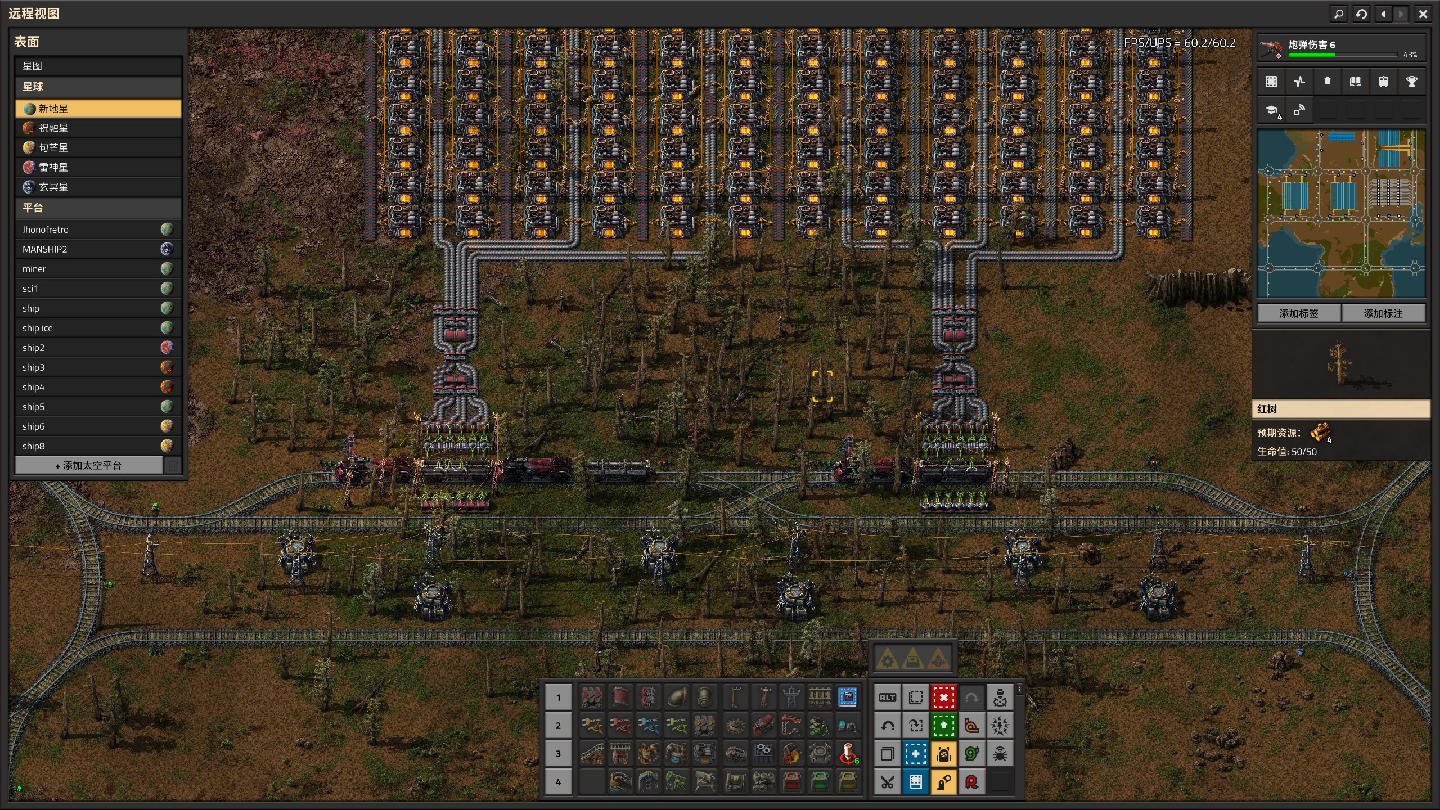Activate the red deconstruction planner tool
The image size is (1440, 810).
tap(943, 697)
